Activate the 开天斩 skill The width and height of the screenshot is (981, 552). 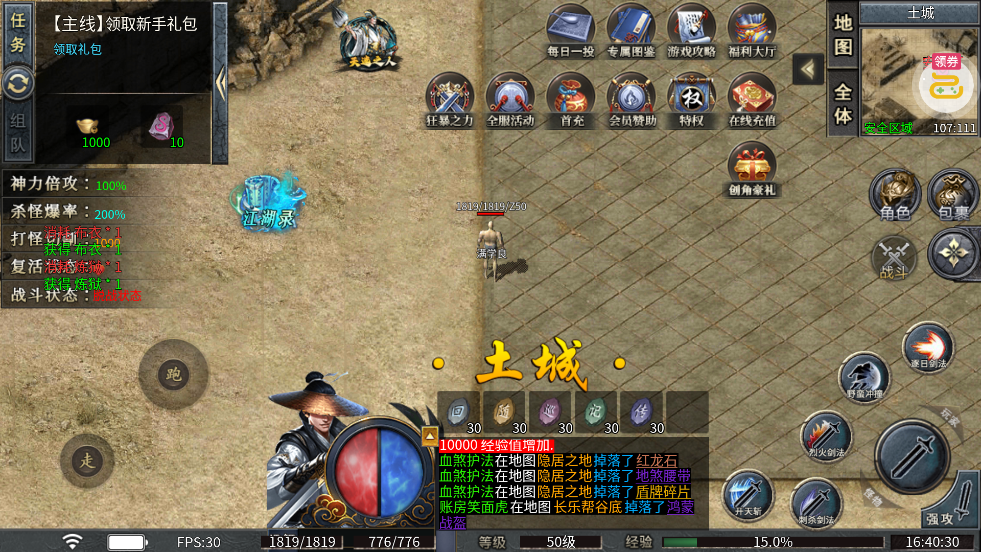[747, 496]
